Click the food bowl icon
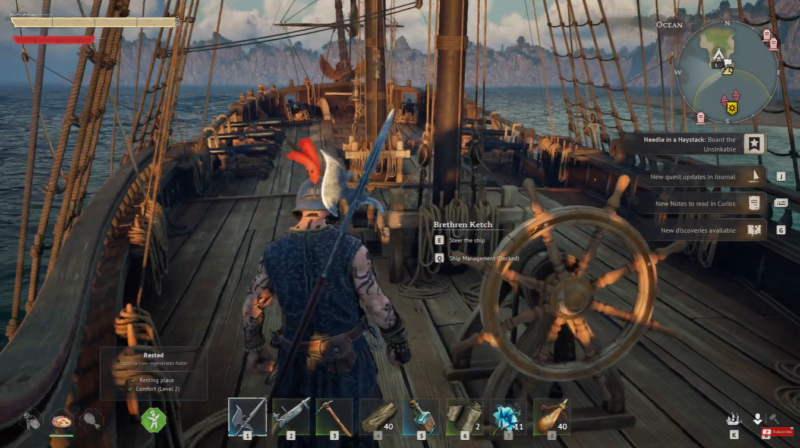This screenshot has height=448, width=800. (x=62, y=421)
